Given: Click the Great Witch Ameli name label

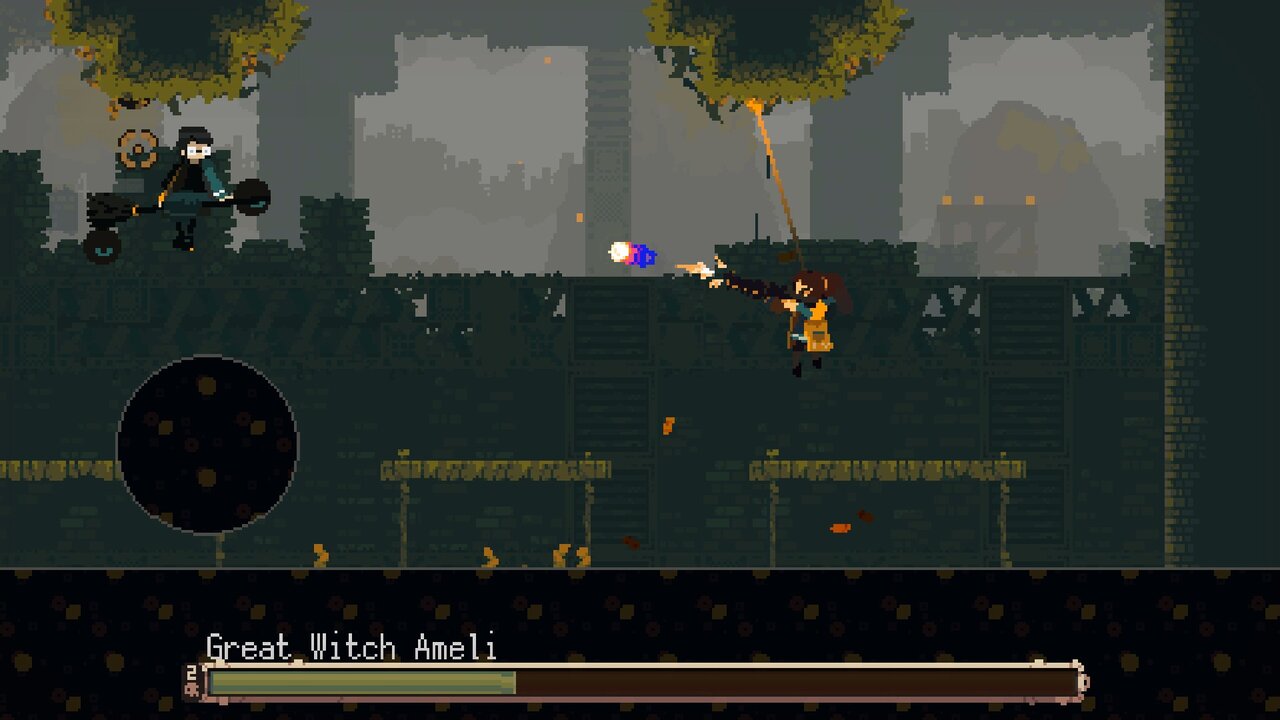Looking at the screenshot, I should (x=350, y=648).
